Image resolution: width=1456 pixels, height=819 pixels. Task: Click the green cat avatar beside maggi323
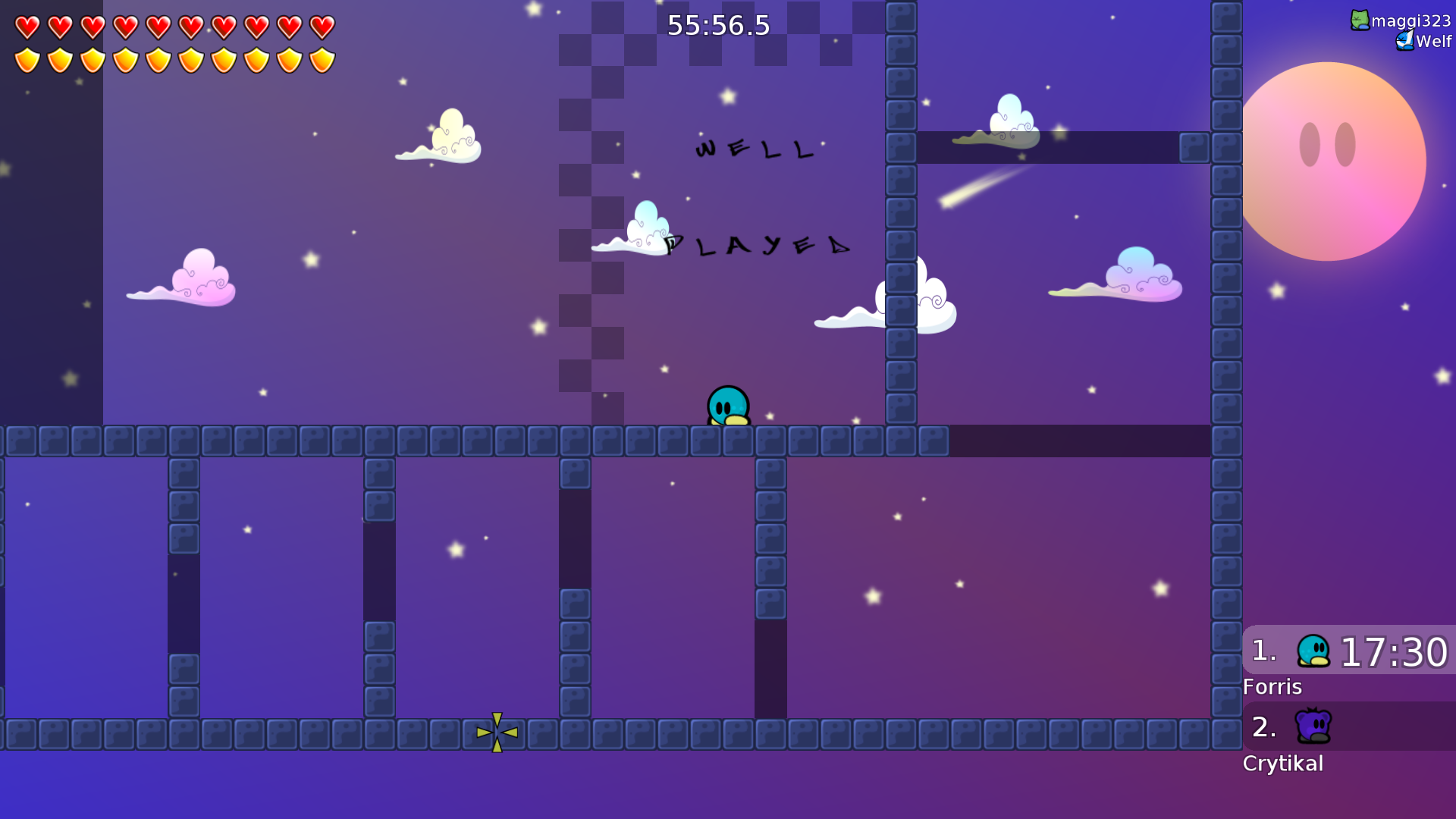(x=1360, y=20)
